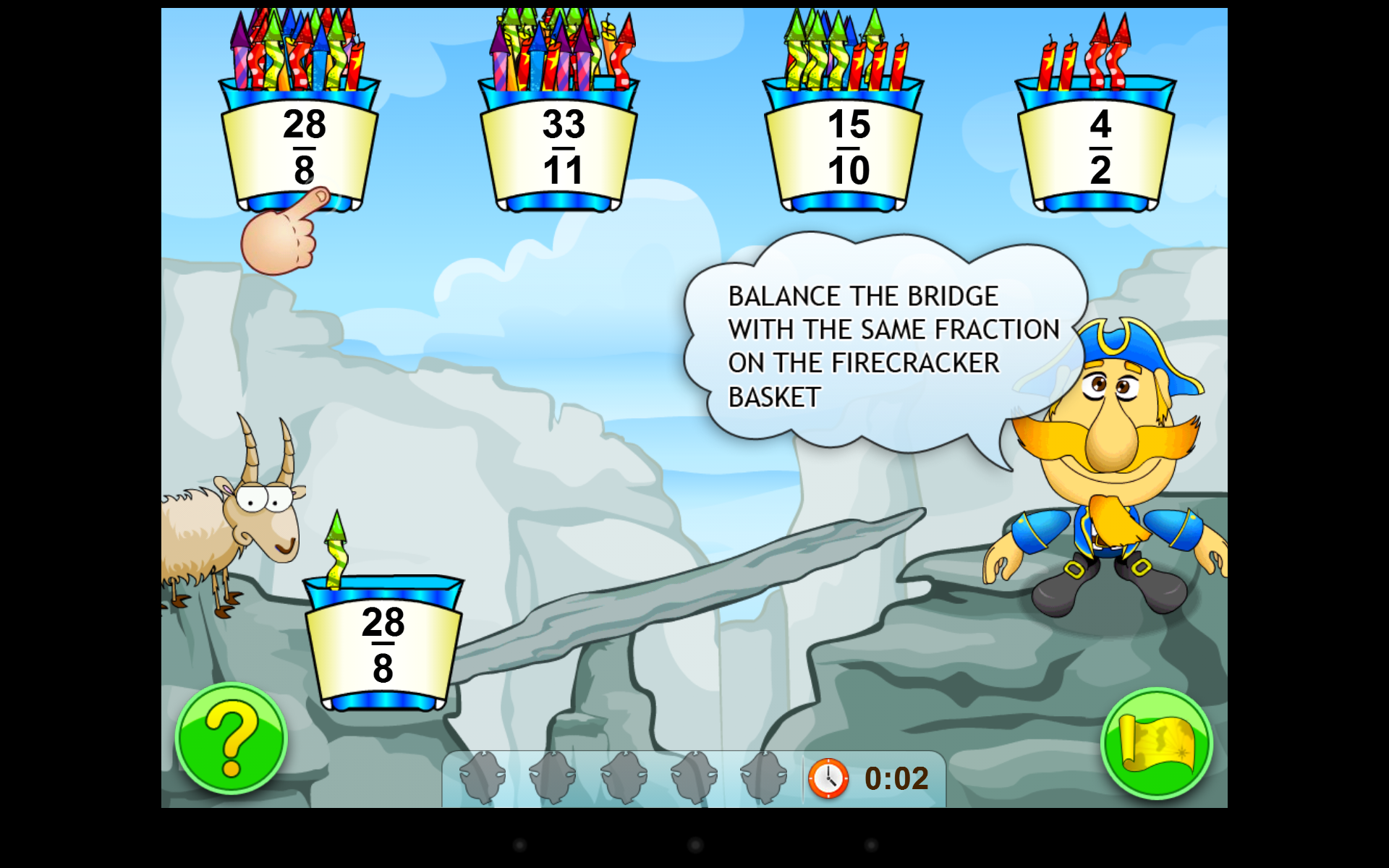Tap the leftmost Android navigation dot
This screenshot has height=868, width=1389.
(521, 845)
